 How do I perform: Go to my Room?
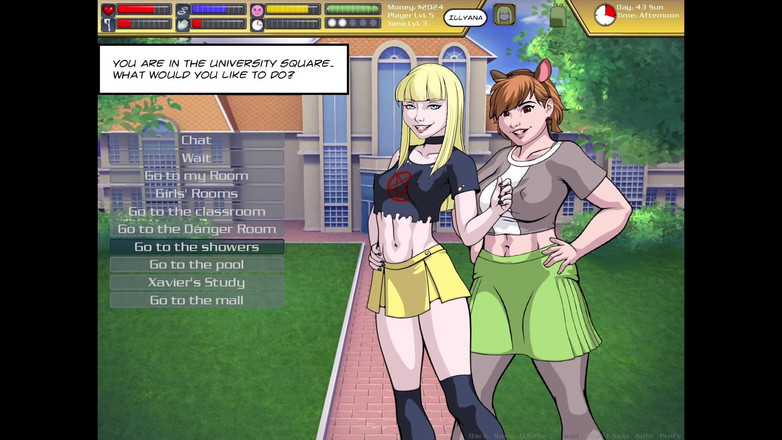click(x=196, y=176)
